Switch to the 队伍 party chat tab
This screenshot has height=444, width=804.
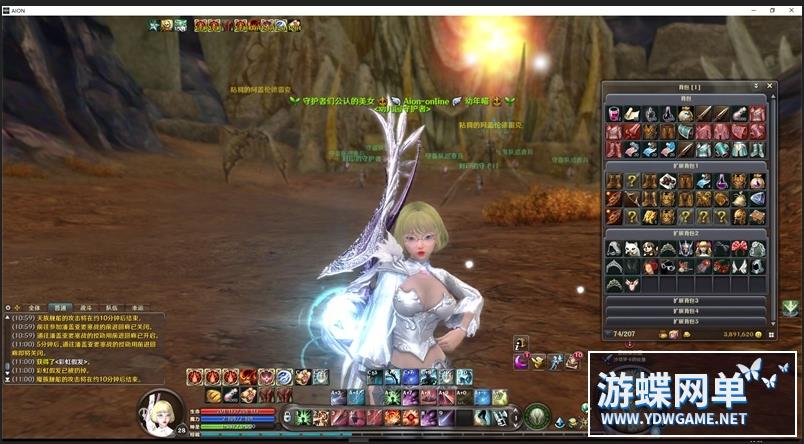[111, 309]
